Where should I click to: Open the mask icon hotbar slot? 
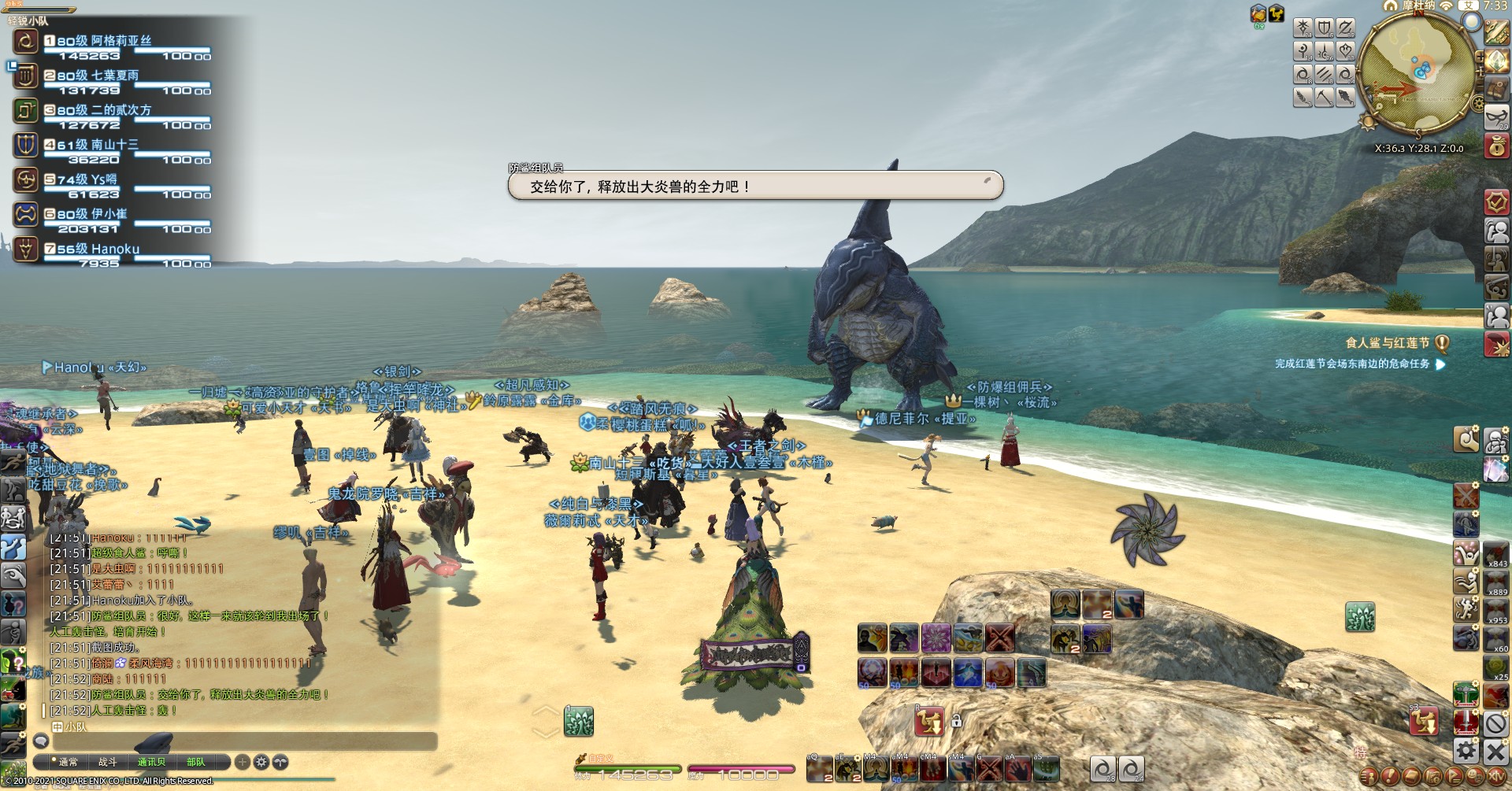pyautogui.click(x=1496, y=116)
